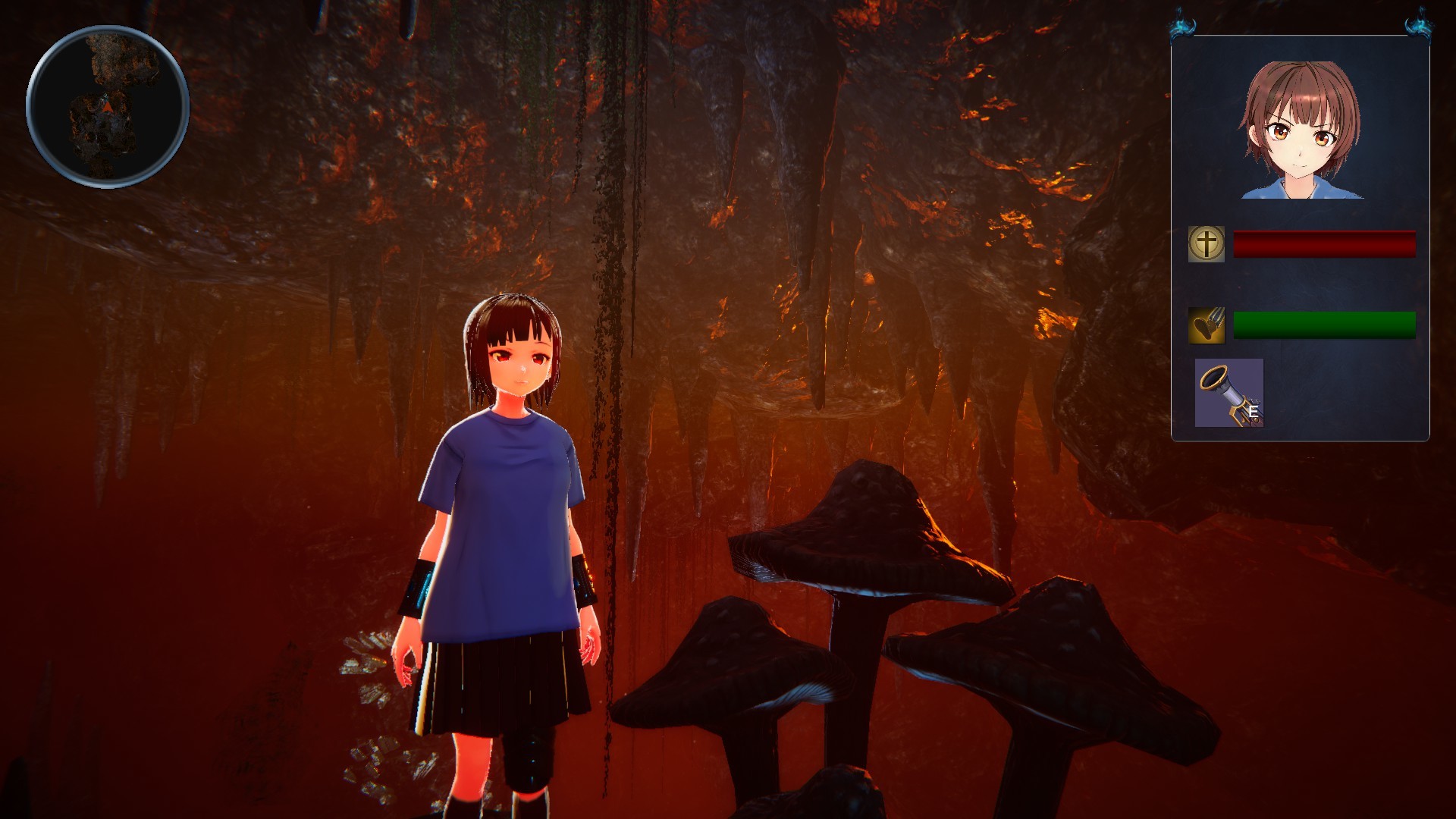This screenshot has width=1456, height=819.
Task: Click the letter E on the item slot
Action: tap(1254, 410)
